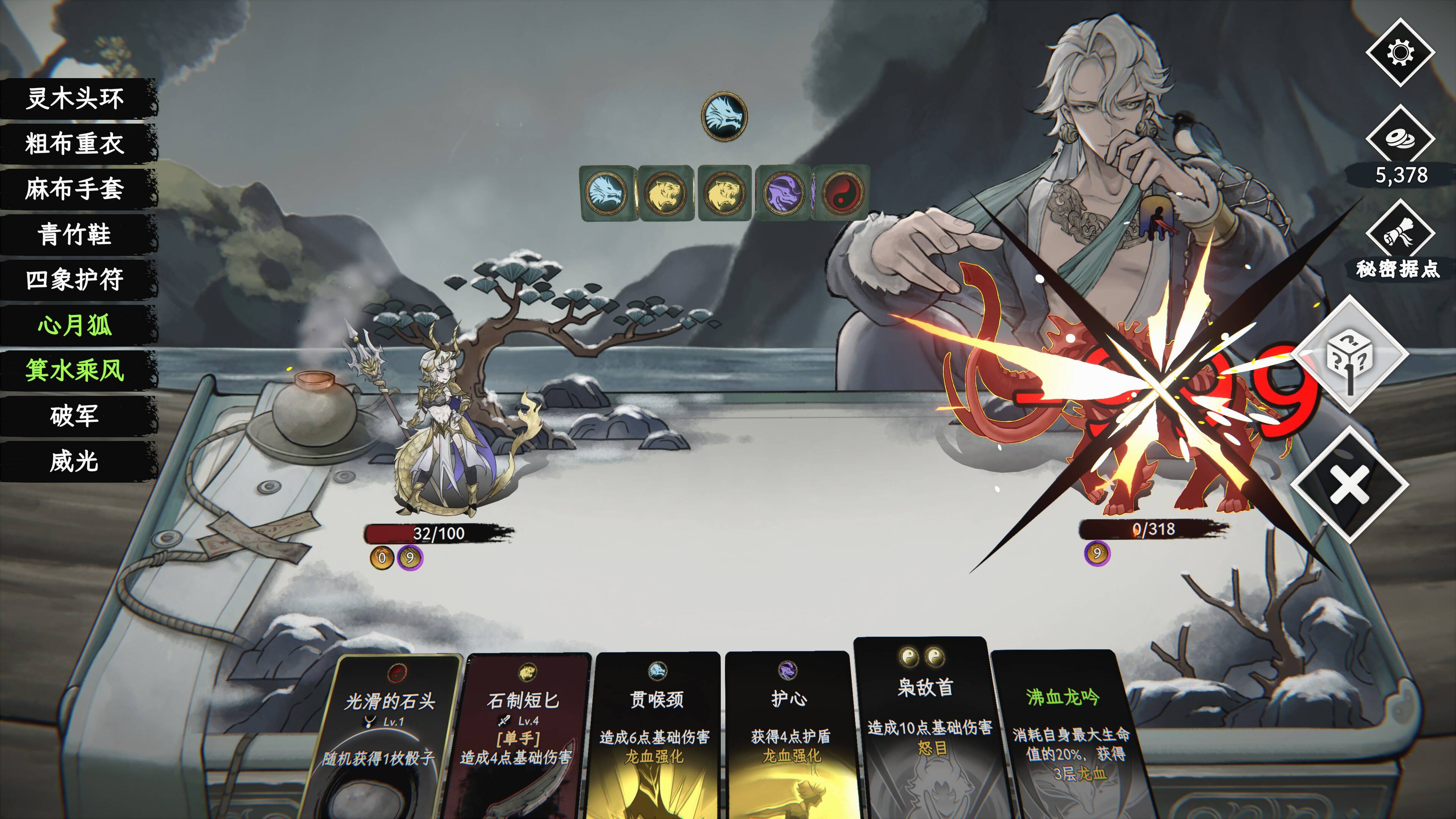1456x819 pixels.
Task: Click the 威光 list entry
Action: click(75, 461)
